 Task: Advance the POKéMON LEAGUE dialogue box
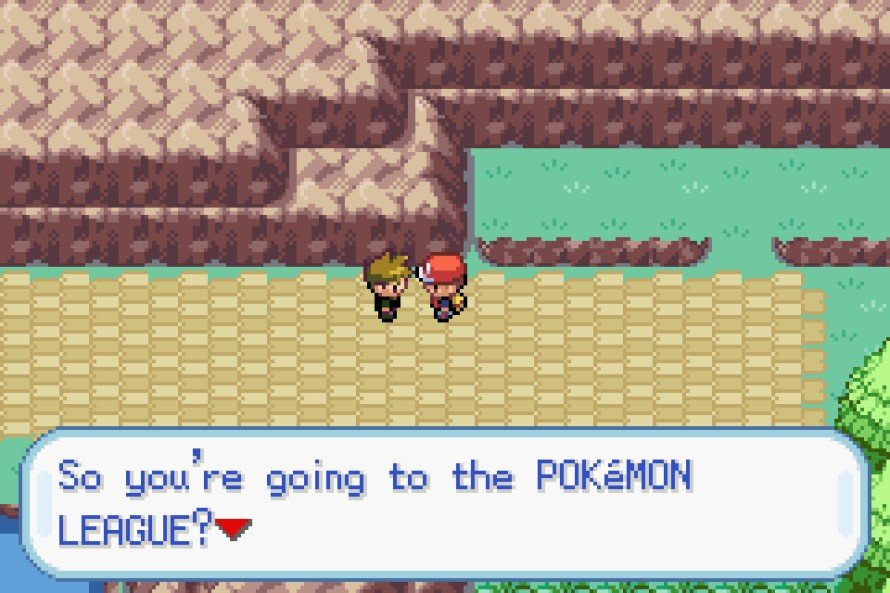[x=444, y=504]
